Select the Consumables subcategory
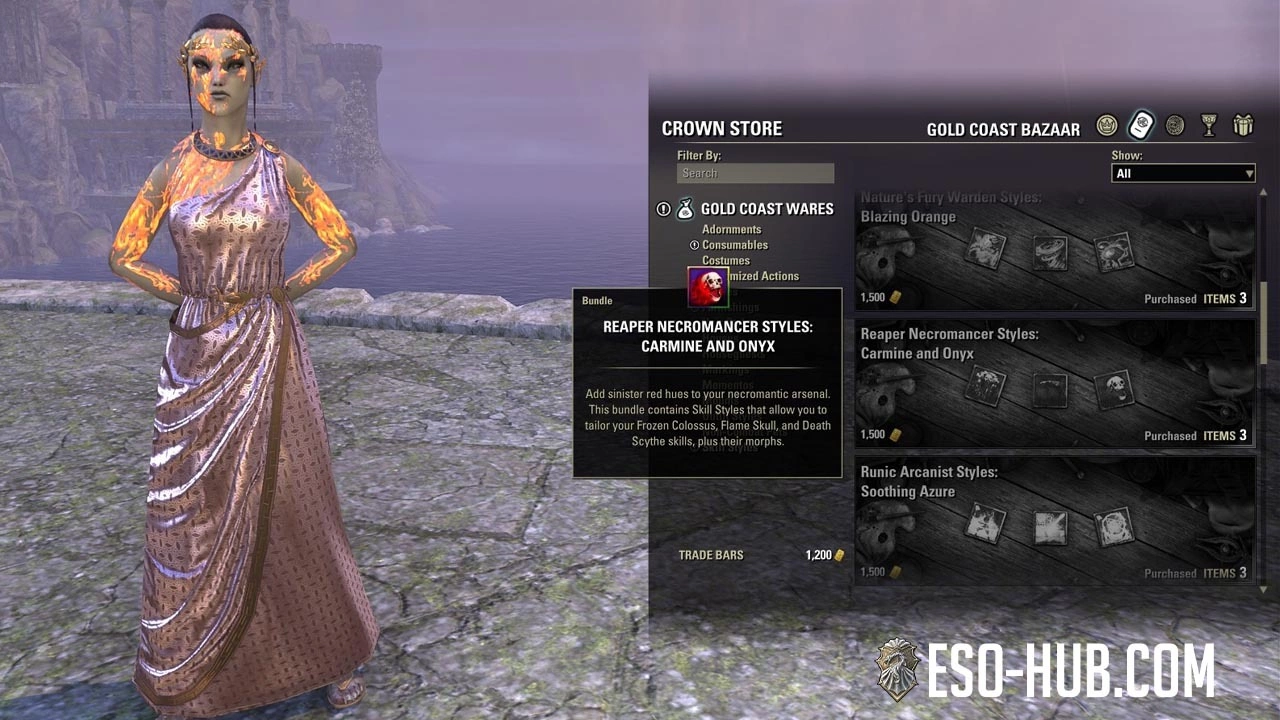The height and width of the screenshot is (720, 1280). pyautogui.click(x=735, y=245)
